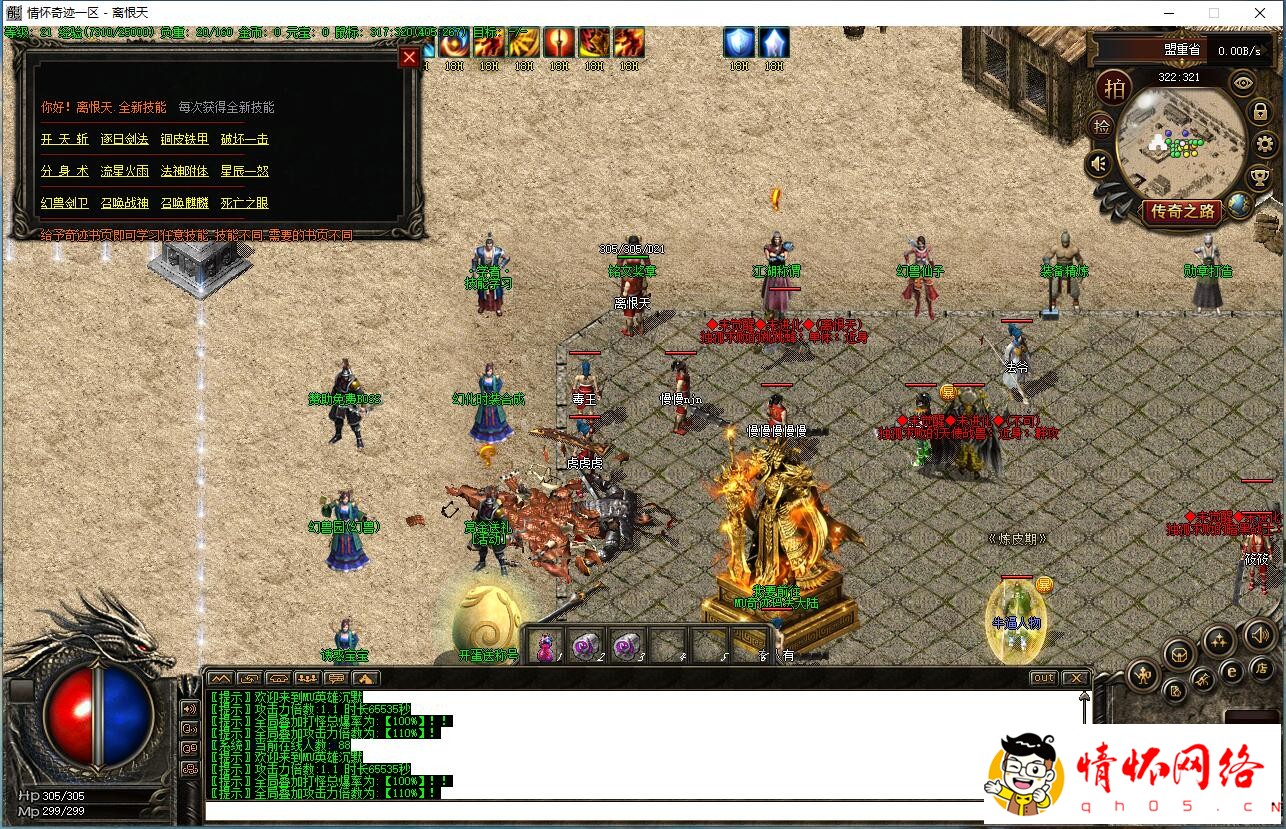Open the world map globe icon

(1238, 206)
